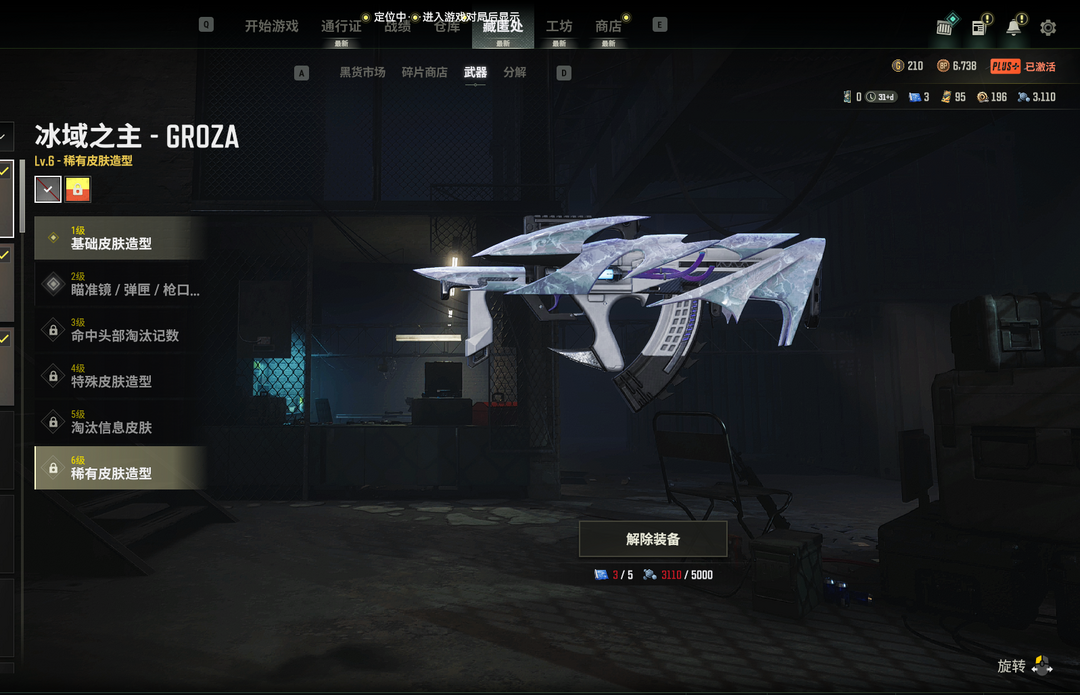Switch to the 碎片商店 sub-tab
This screenshot has height=695, width=1080.
pos(424,72)
